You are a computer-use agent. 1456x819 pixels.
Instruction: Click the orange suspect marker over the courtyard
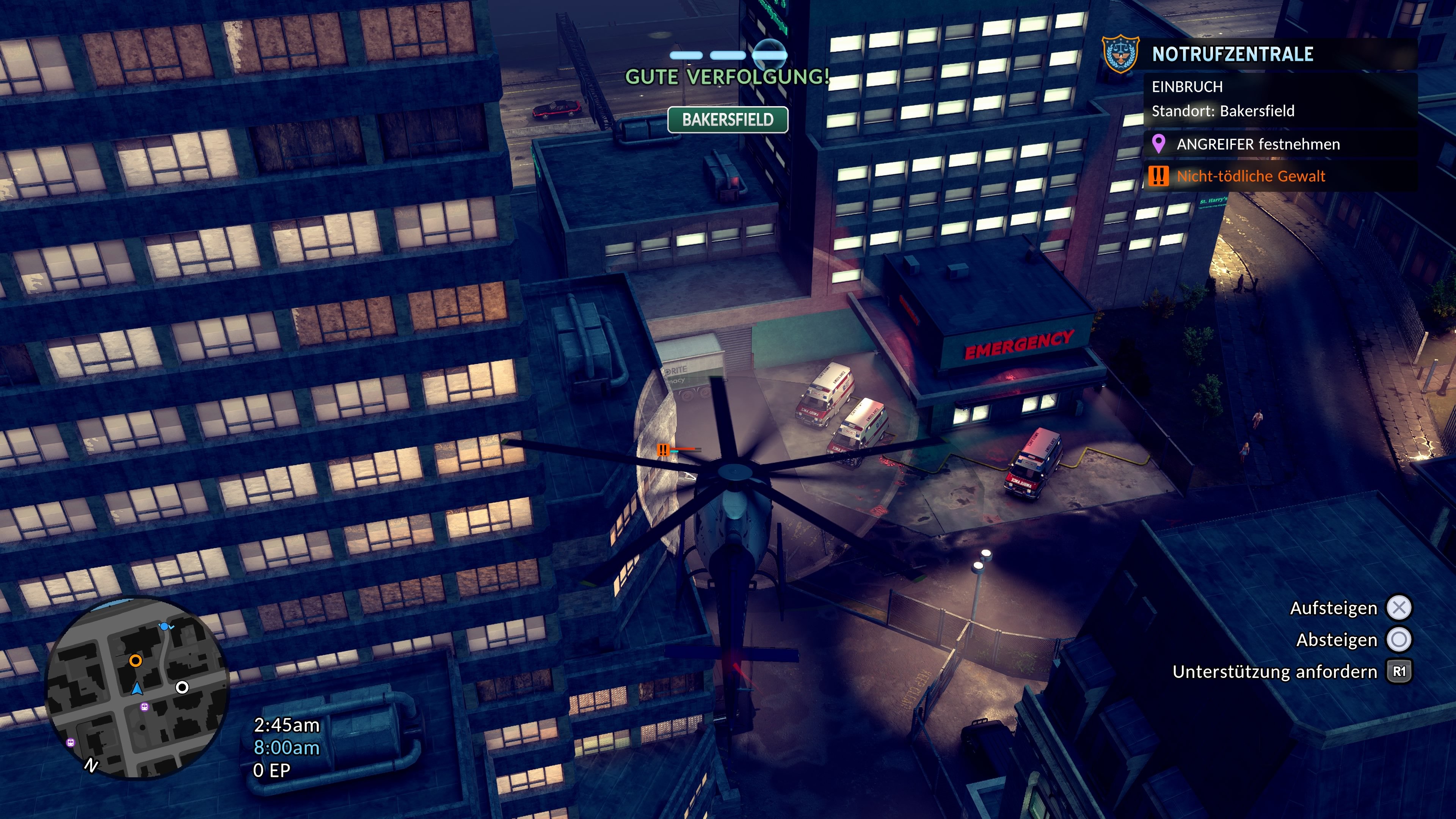pos(663,450)
